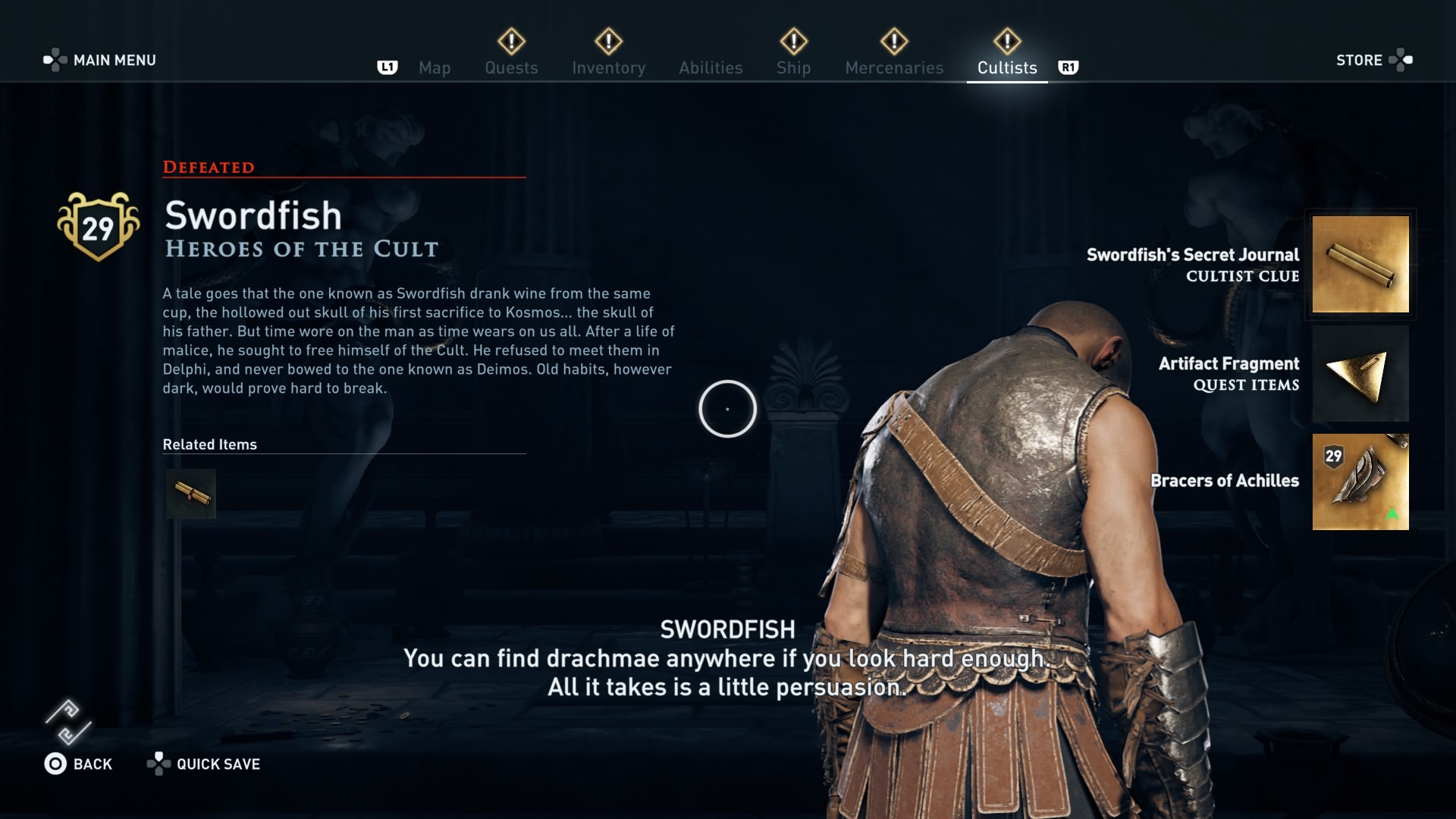Click the alert icon above Quests
This screenshot has height=819, width=1456.
[x=511, y=42]
